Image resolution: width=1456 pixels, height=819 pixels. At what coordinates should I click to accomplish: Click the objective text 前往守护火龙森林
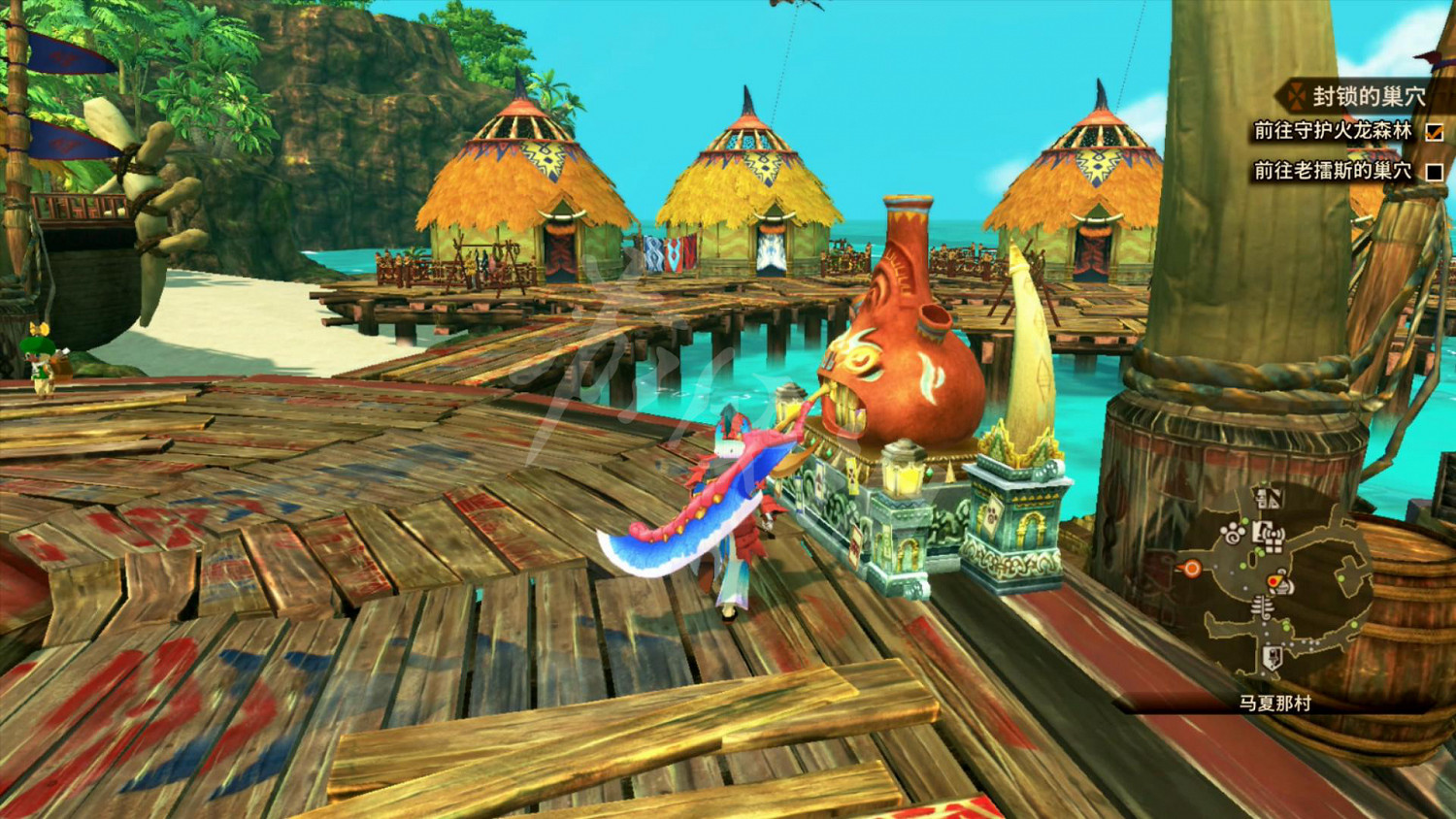click(1334, 131)
